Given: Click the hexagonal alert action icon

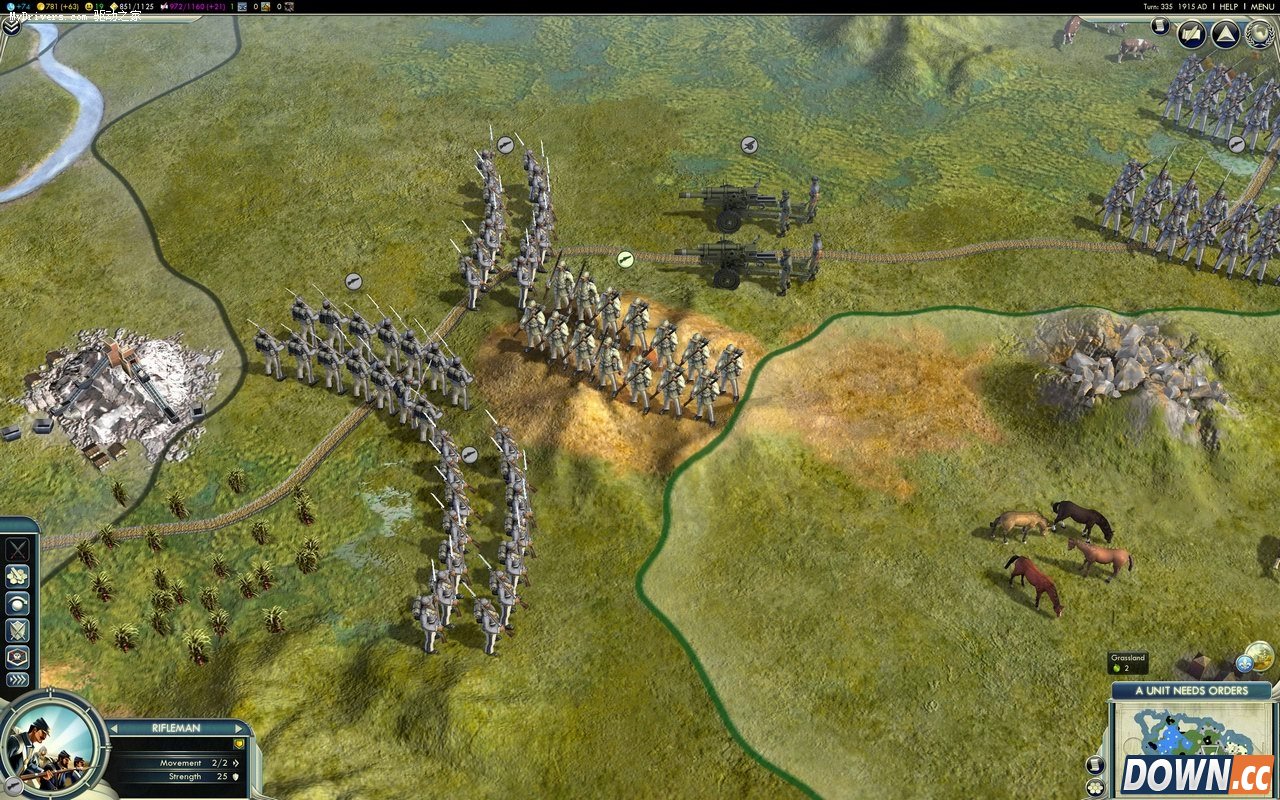Looking at the screenshot, I should [18, 656].
